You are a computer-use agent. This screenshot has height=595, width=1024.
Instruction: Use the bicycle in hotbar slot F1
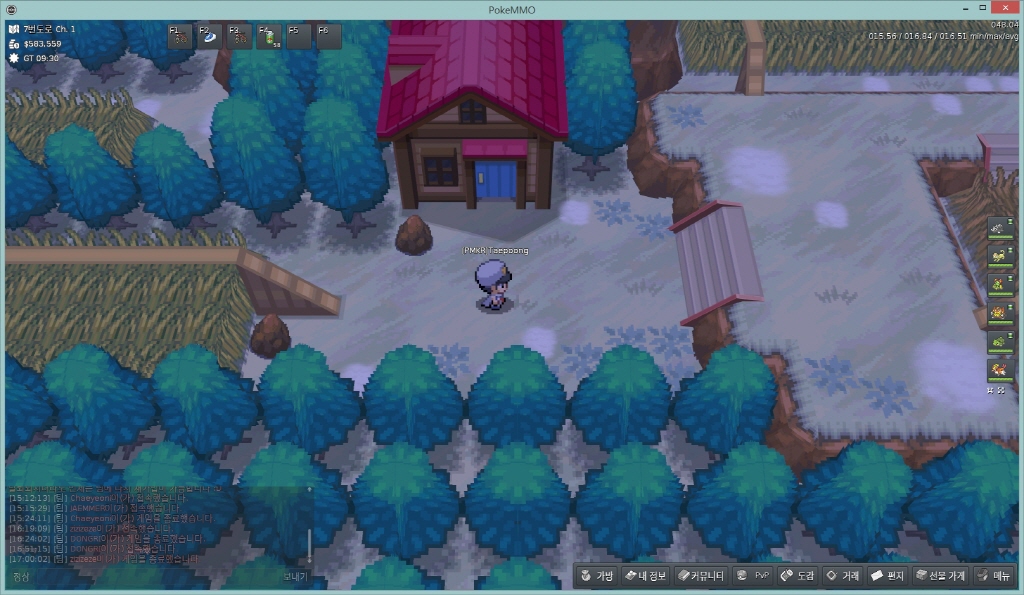[181, 38]
